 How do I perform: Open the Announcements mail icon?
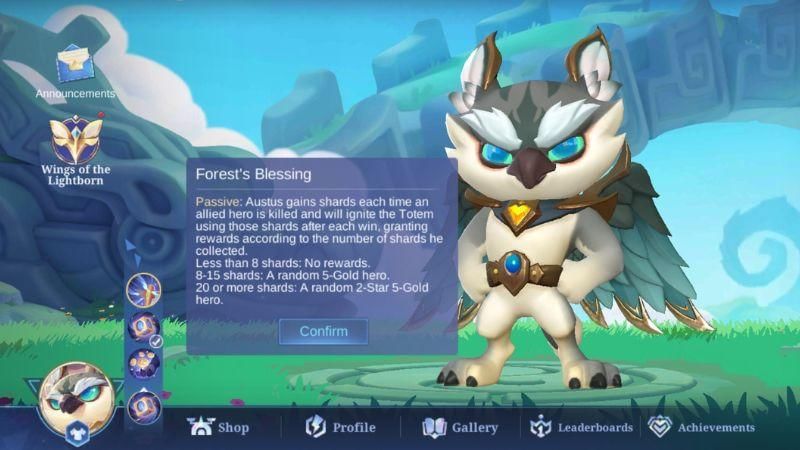pos(75,66)
